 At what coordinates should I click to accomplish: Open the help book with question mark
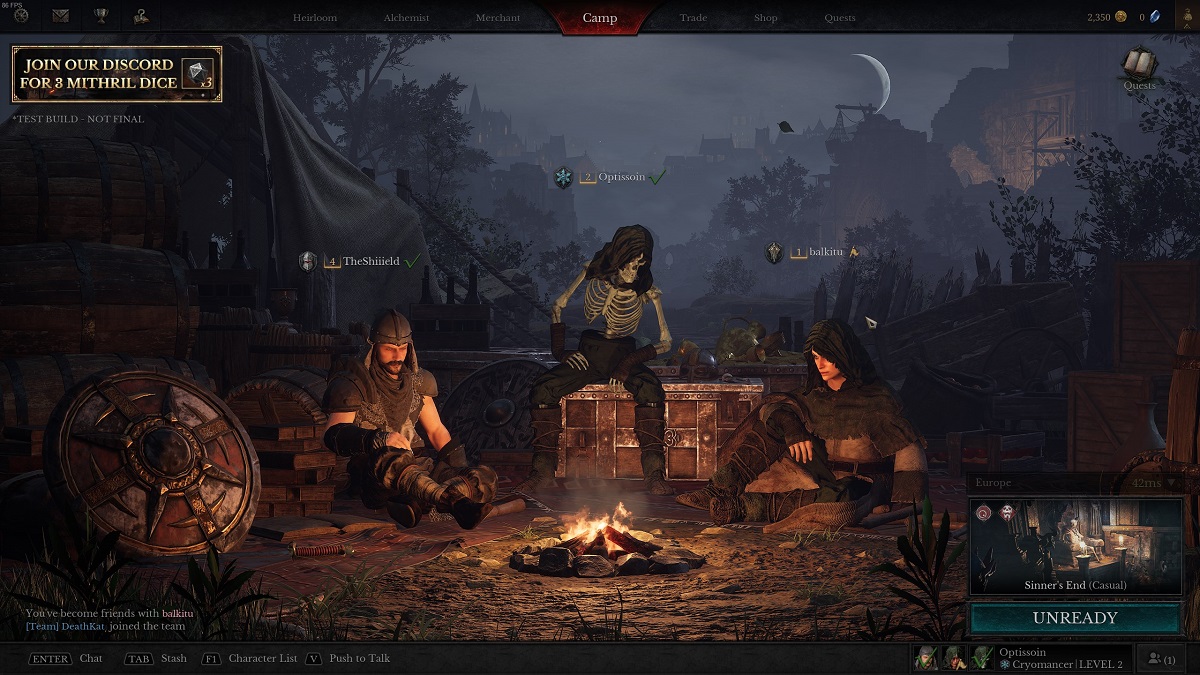140,16
